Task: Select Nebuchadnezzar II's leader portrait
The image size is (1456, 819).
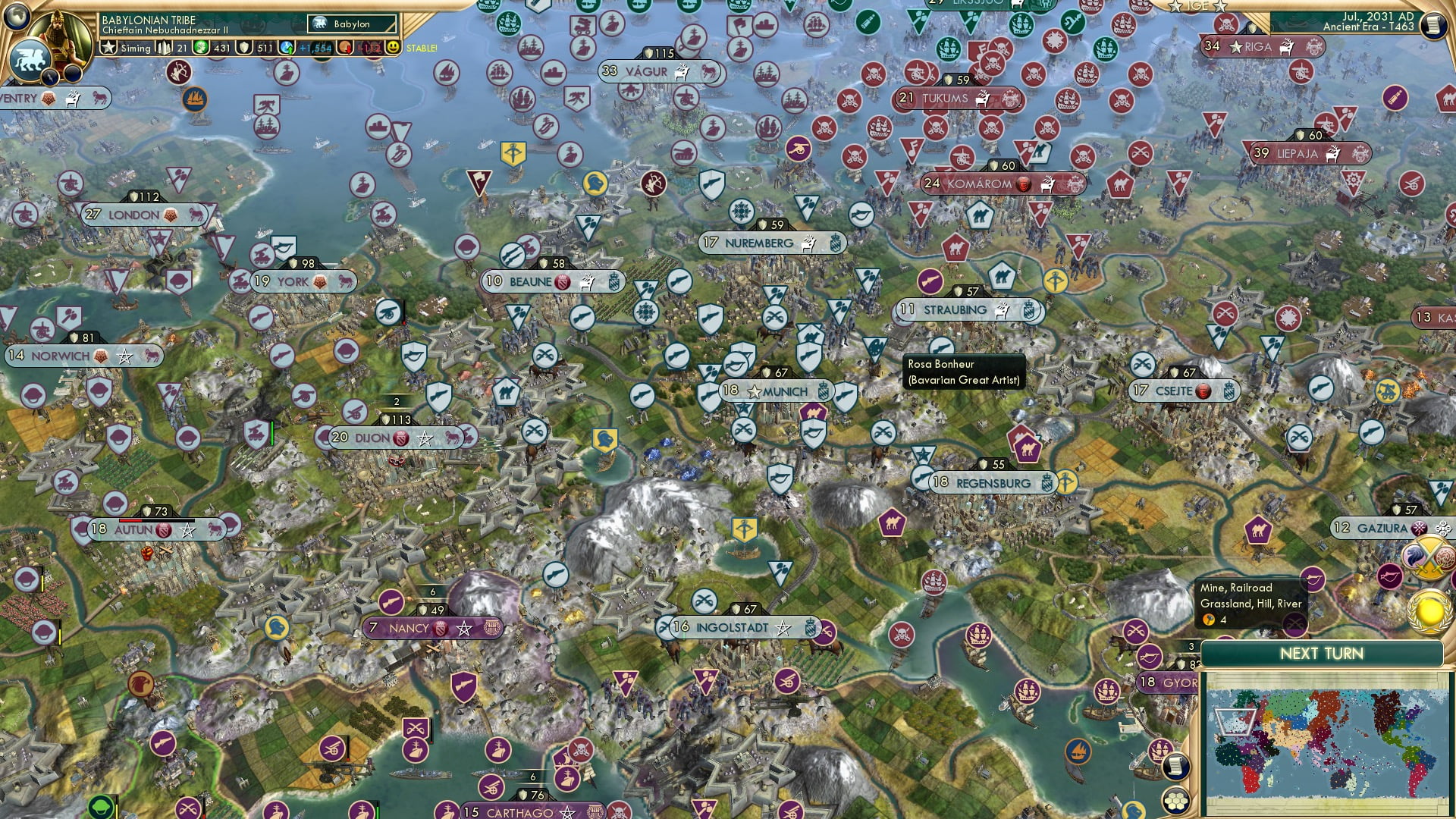Action: 58,30
